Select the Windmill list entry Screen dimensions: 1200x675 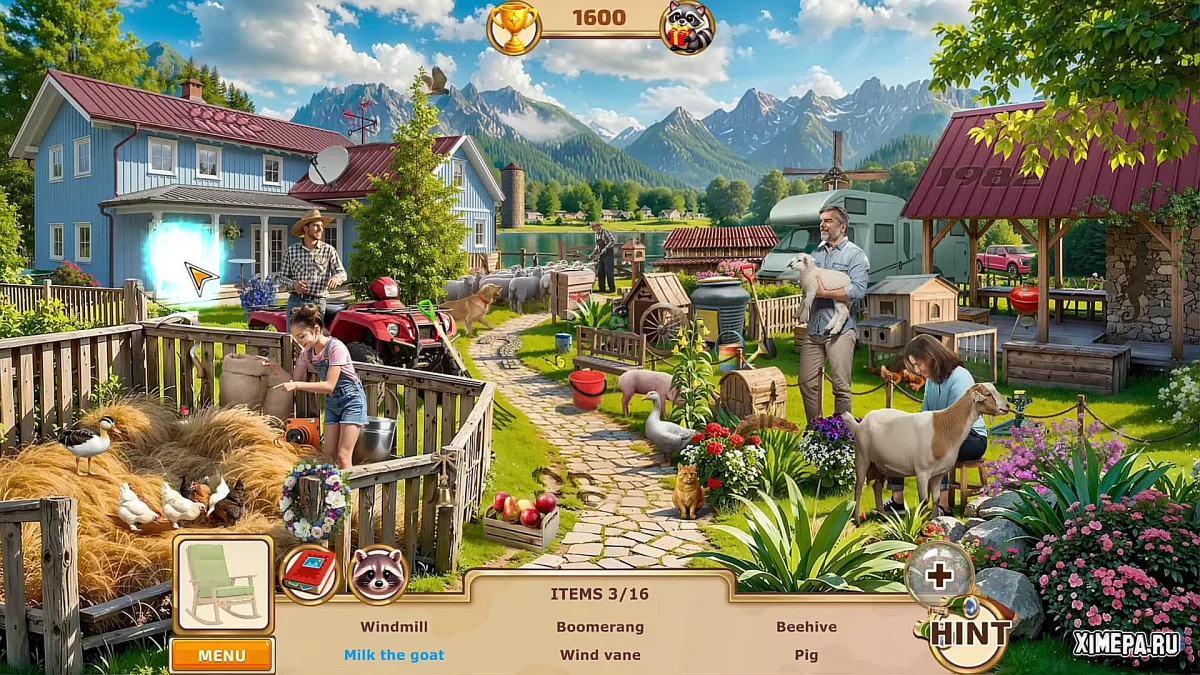pos(394,627)
